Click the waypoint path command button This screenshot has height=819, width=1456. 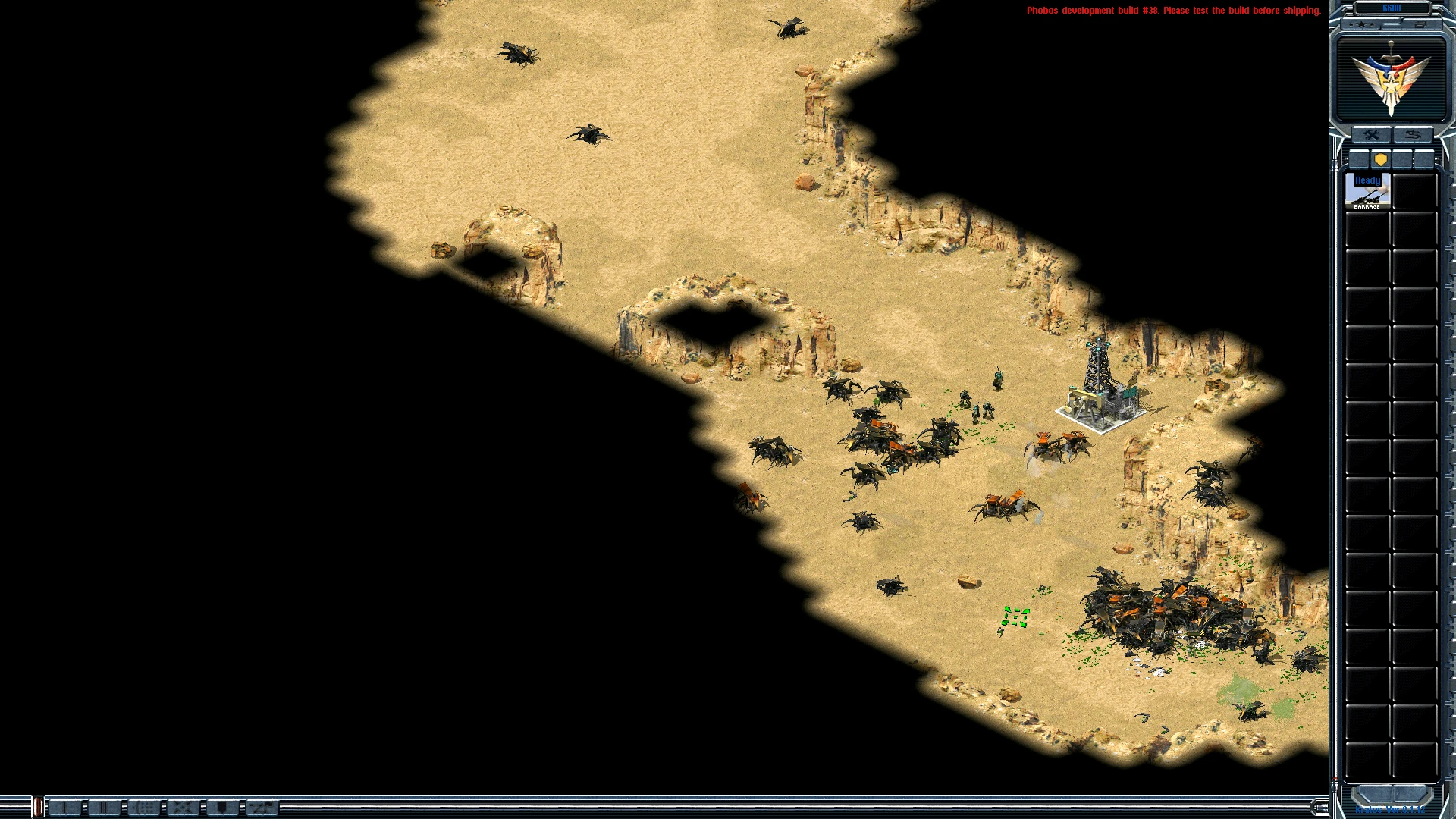tap(262, 808)
